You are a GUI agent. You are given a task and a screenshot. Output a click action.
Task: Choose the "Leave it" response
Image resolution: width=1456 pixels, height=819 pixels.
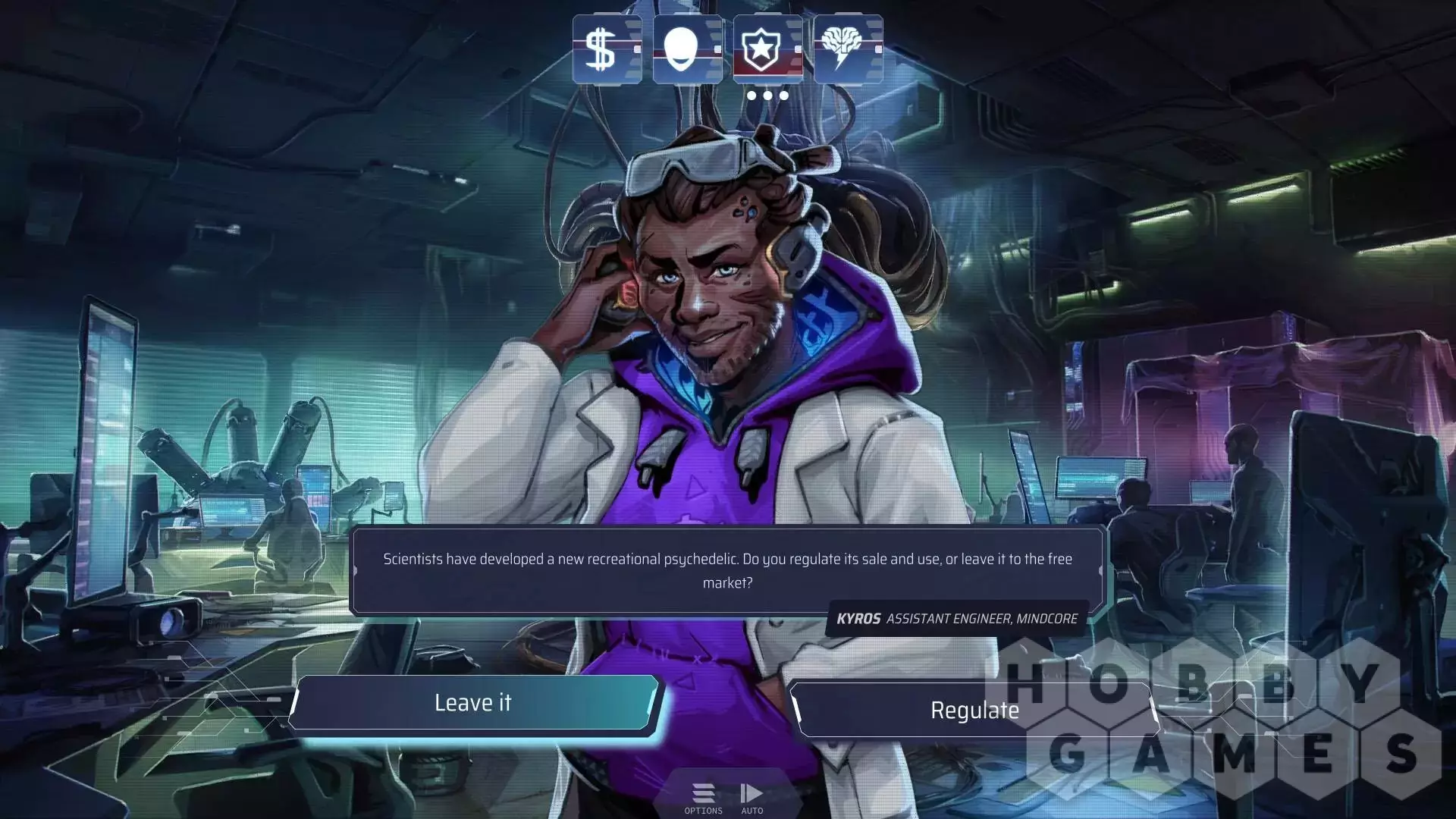click(473, 703)
